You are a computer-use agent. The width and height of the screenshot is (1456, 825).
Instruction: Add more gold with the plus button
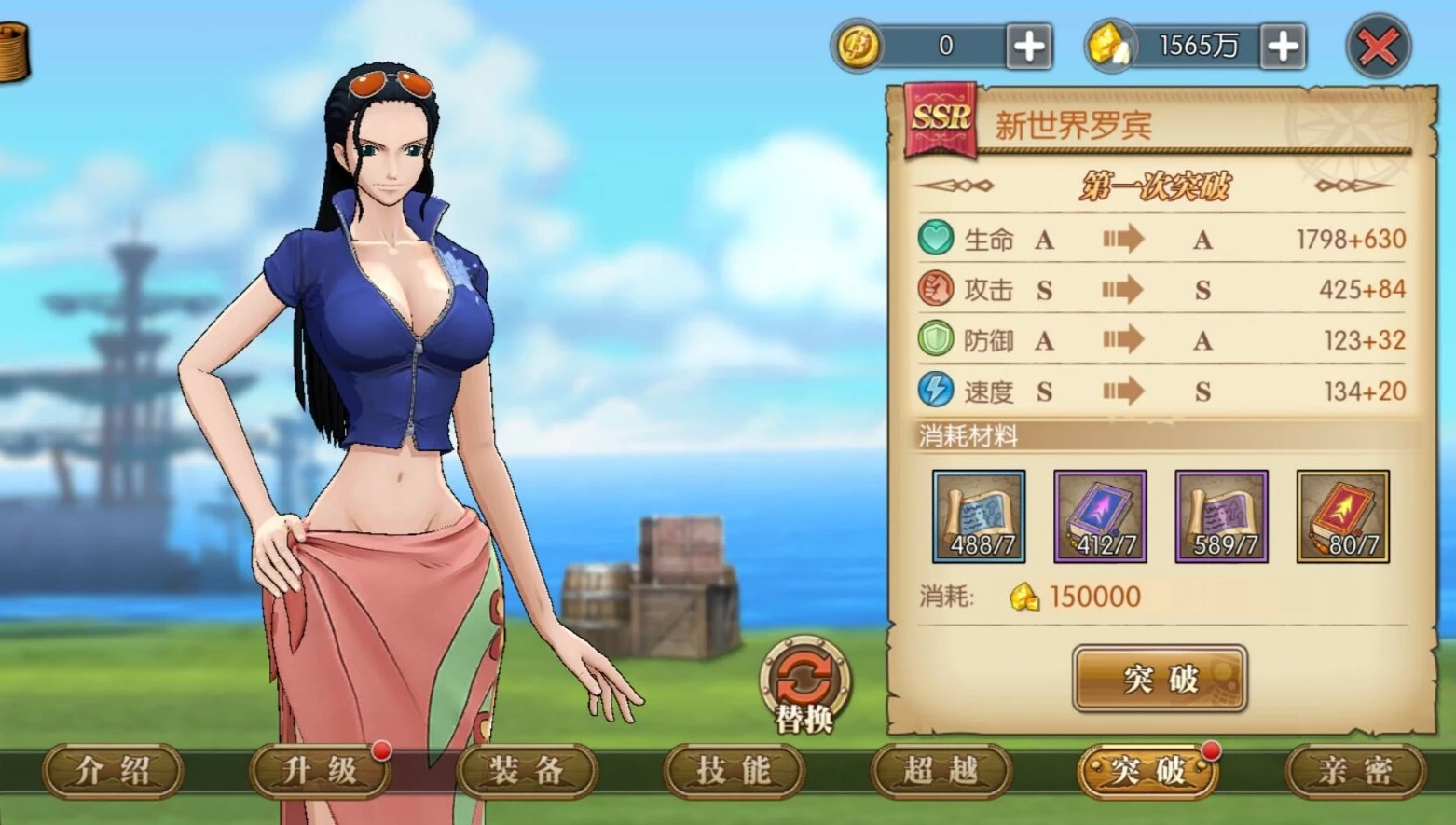point(1282,47)
